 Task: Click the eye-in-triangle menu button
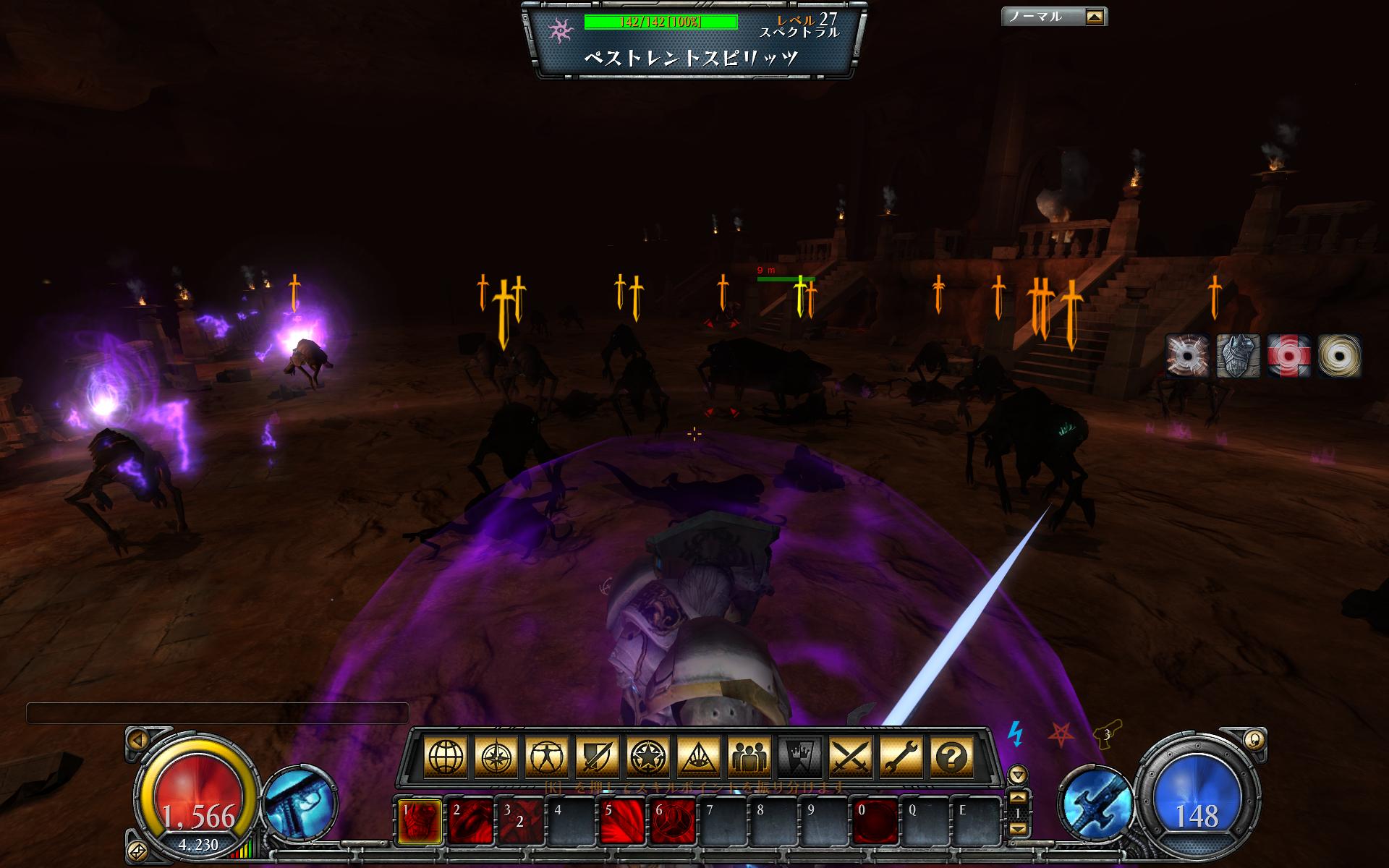tap(699, 758)
